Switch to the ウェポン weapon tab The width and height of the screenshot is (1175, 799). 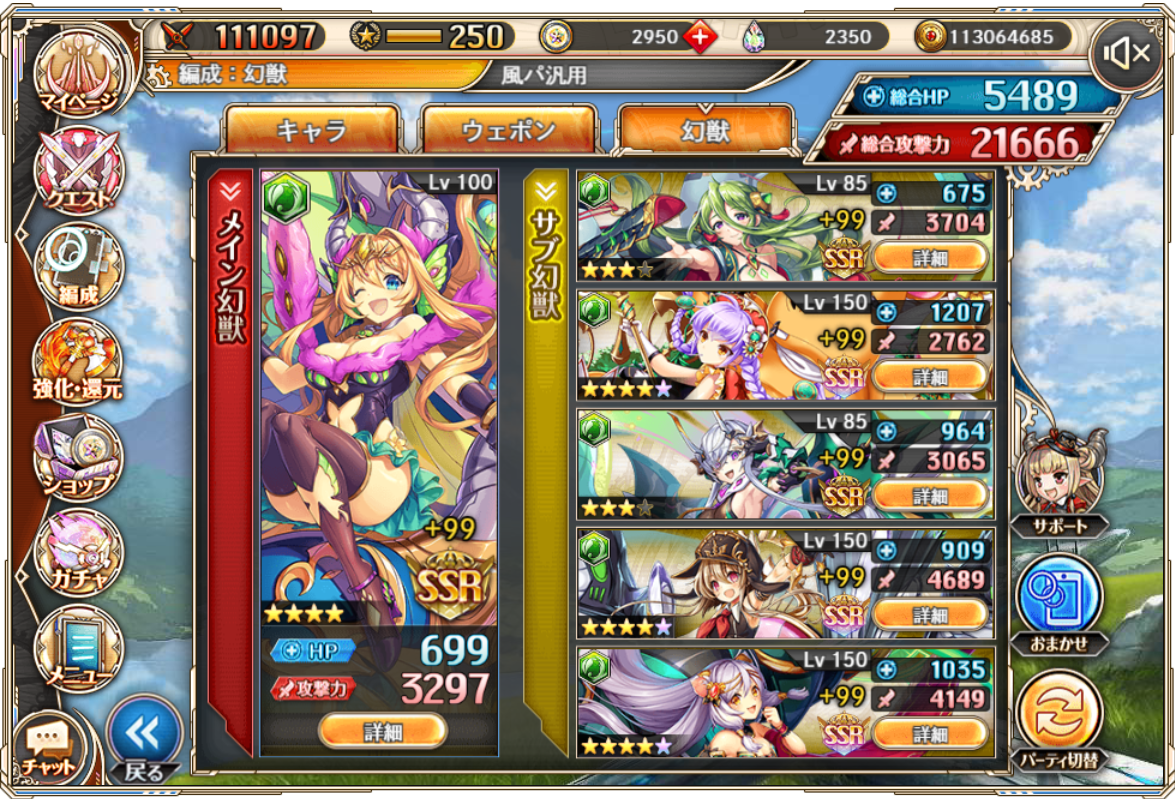[508, 129]
